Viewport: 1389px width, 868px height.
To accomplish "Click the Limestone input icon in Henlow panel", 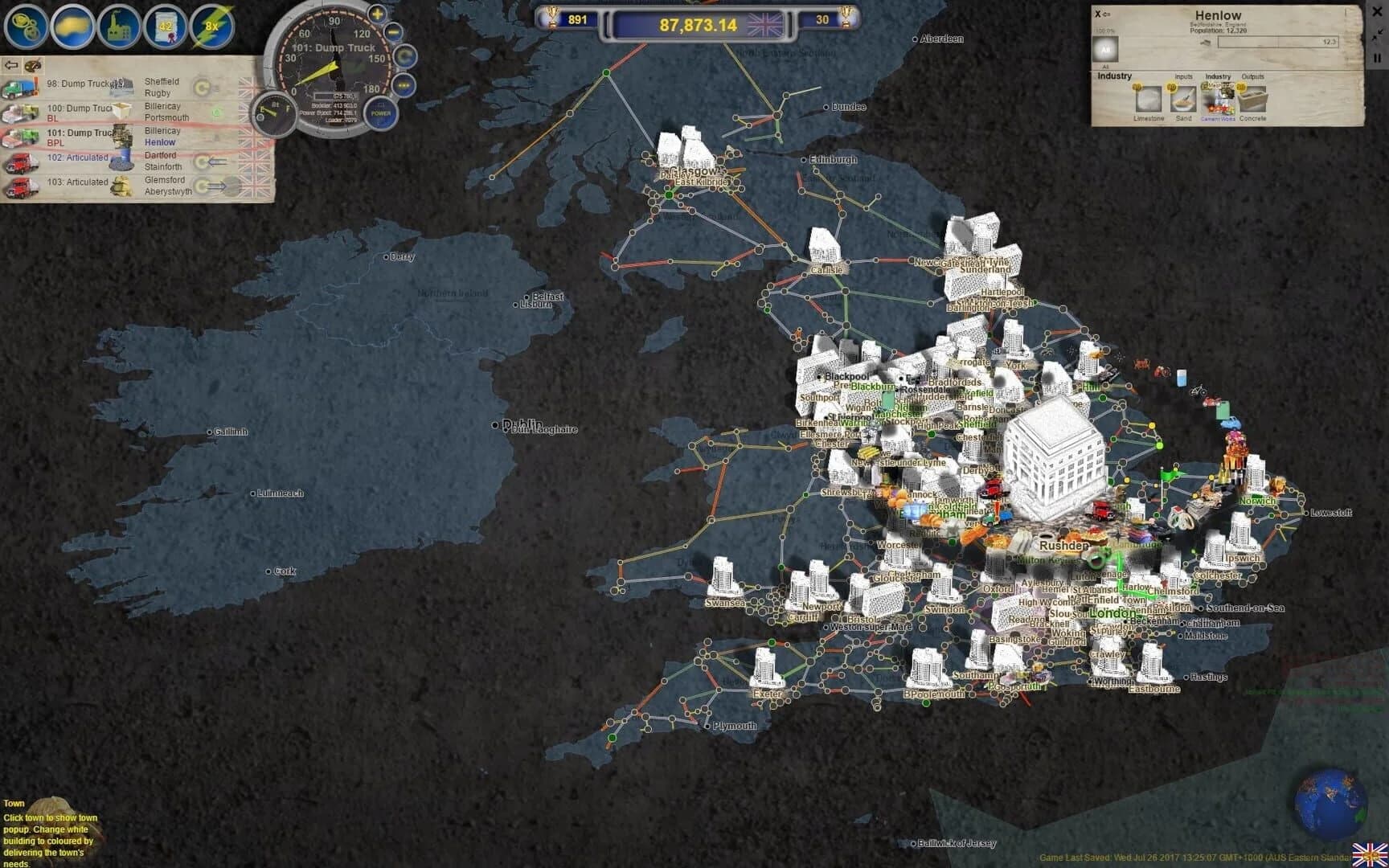I will tap(1149, 100).
